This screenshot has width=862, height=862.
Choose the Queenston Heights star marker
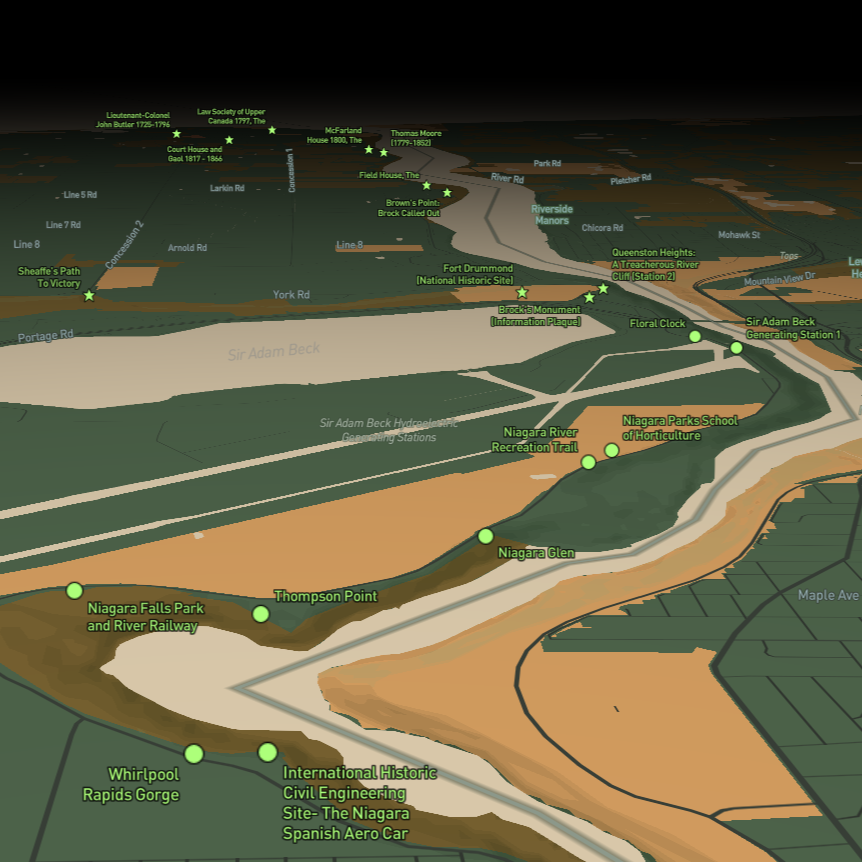(603, 288)
